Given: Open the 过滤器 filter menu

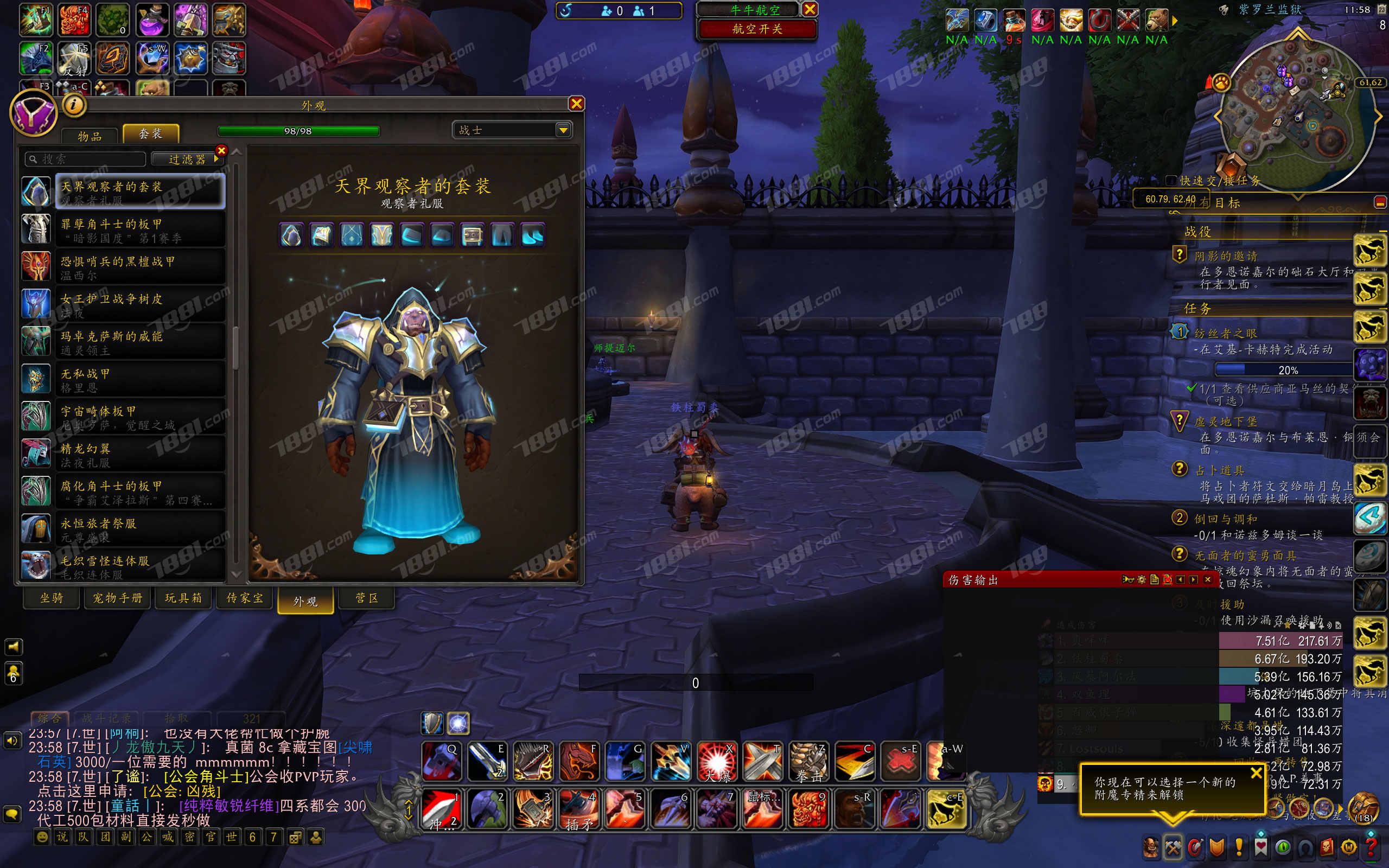Looking at the screenshot, I should click(x=188, y=159).
